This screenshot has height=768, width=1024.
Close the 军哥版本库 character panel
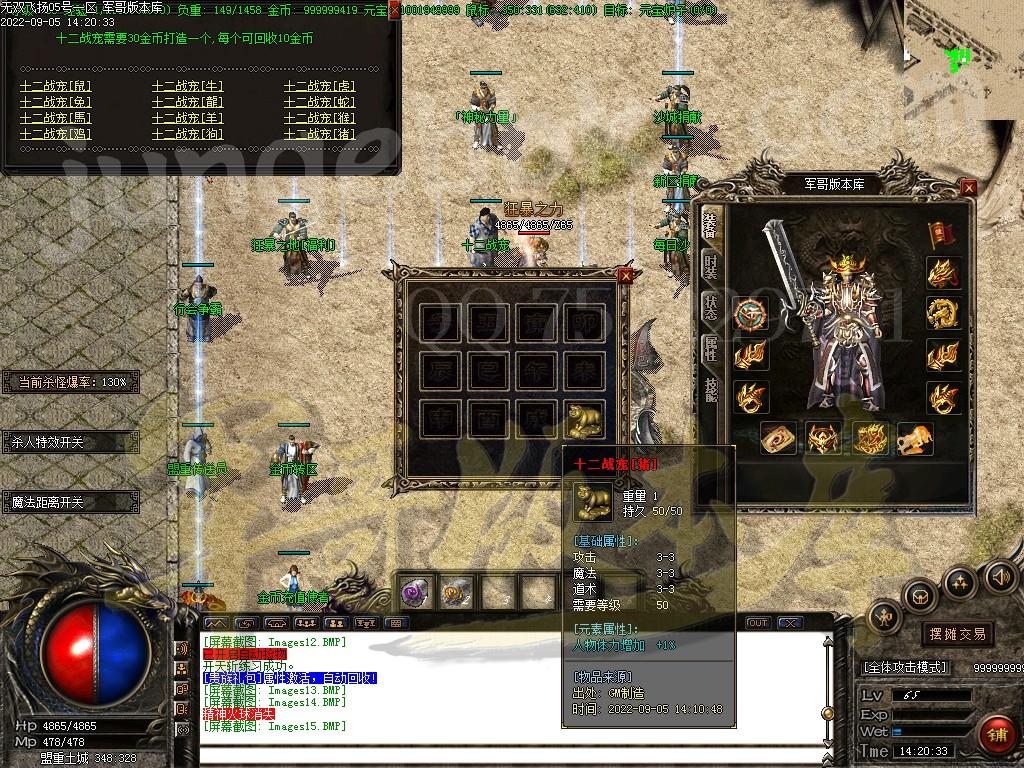(x=968, y=187)
